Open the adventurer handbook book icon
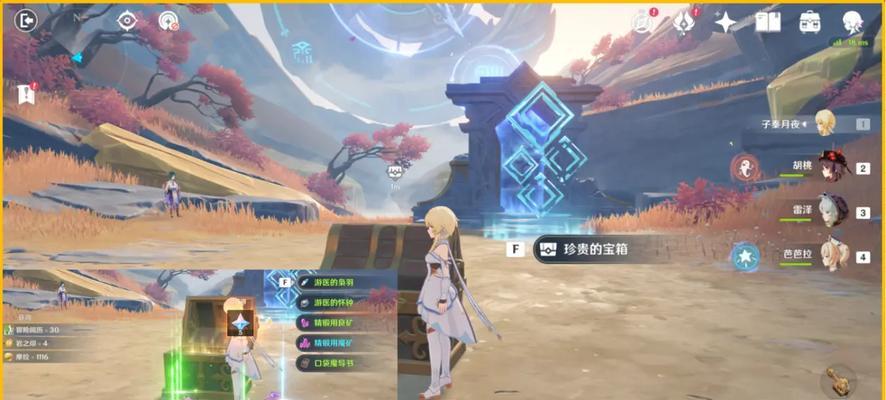 click(x=768, y=21)
